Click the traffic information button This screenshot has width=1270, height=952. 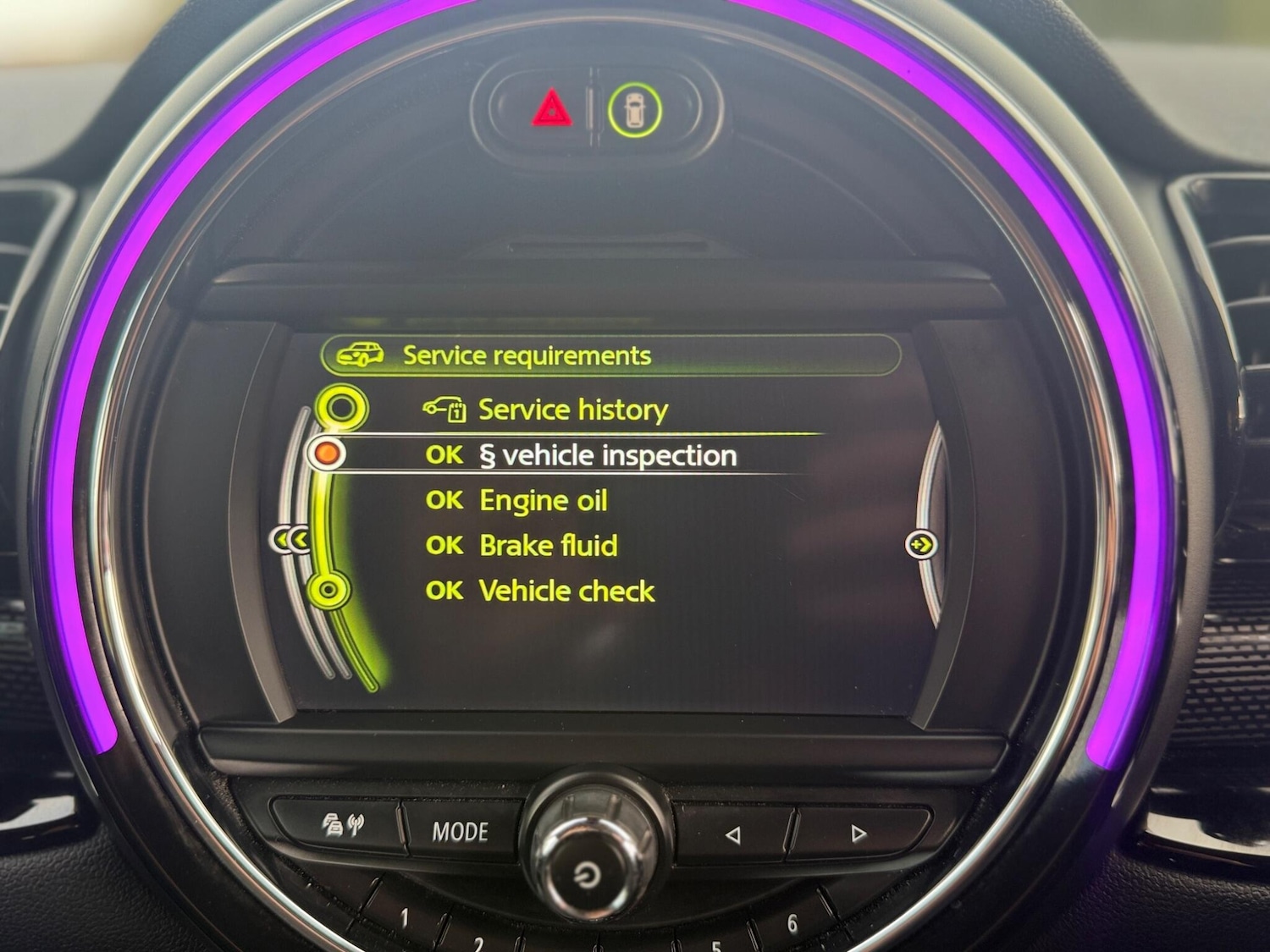[x=341, y=825]
